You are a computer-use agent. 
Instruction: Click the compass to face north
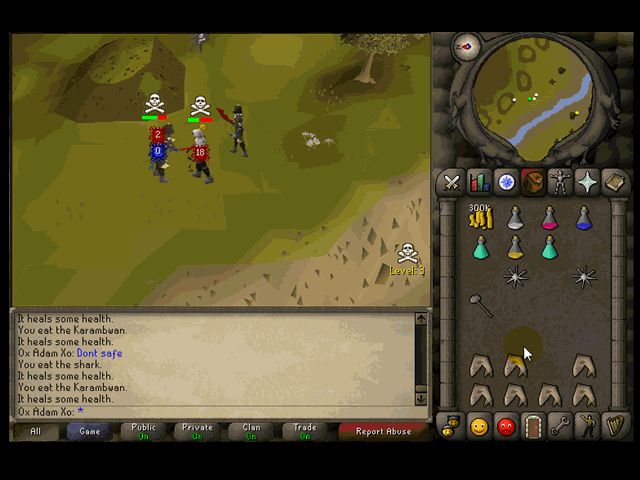tap(466, 46)
